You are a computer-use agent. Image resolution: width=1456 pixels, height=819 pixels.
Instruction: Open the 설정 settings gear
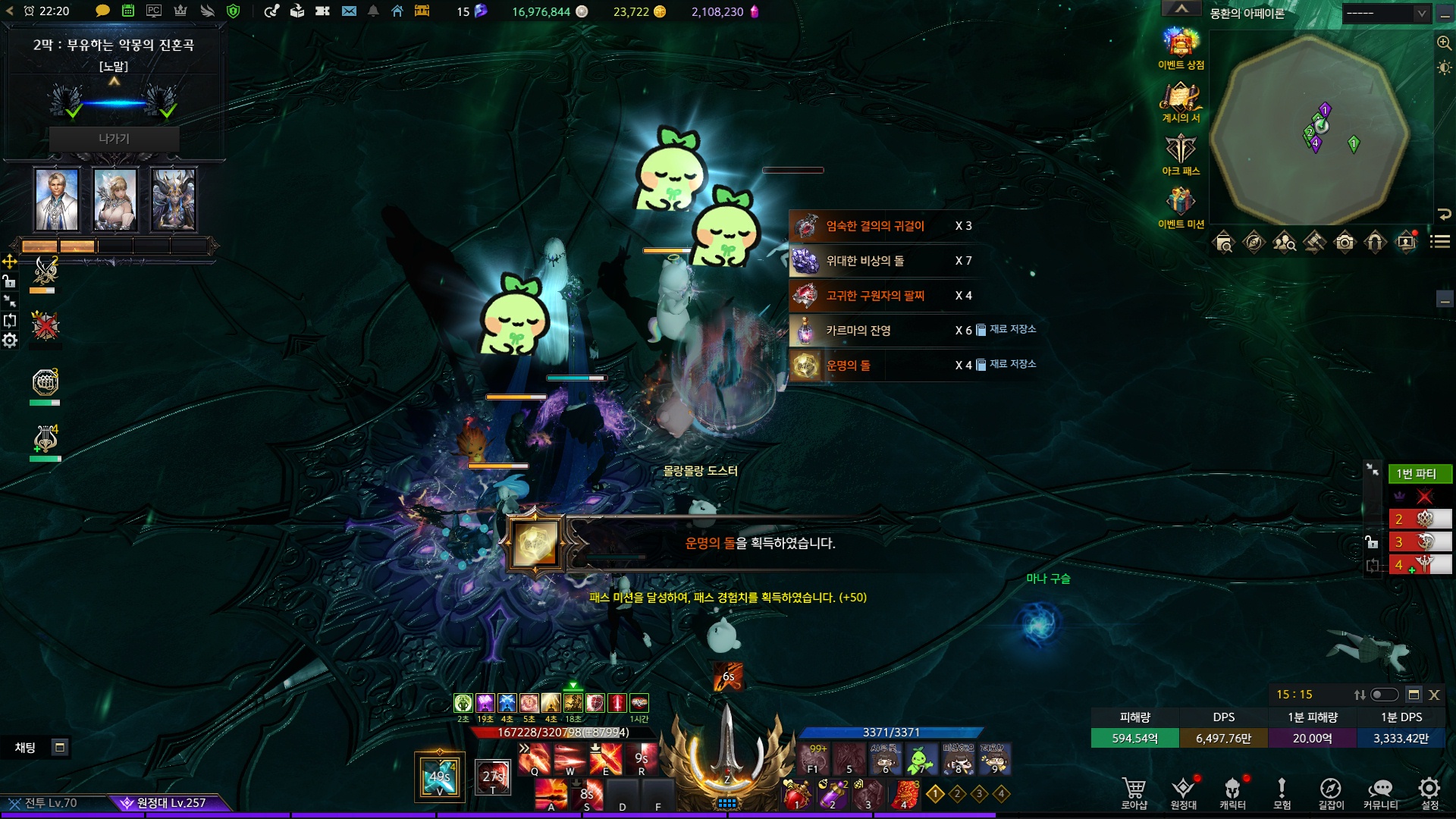point(1429,791)
